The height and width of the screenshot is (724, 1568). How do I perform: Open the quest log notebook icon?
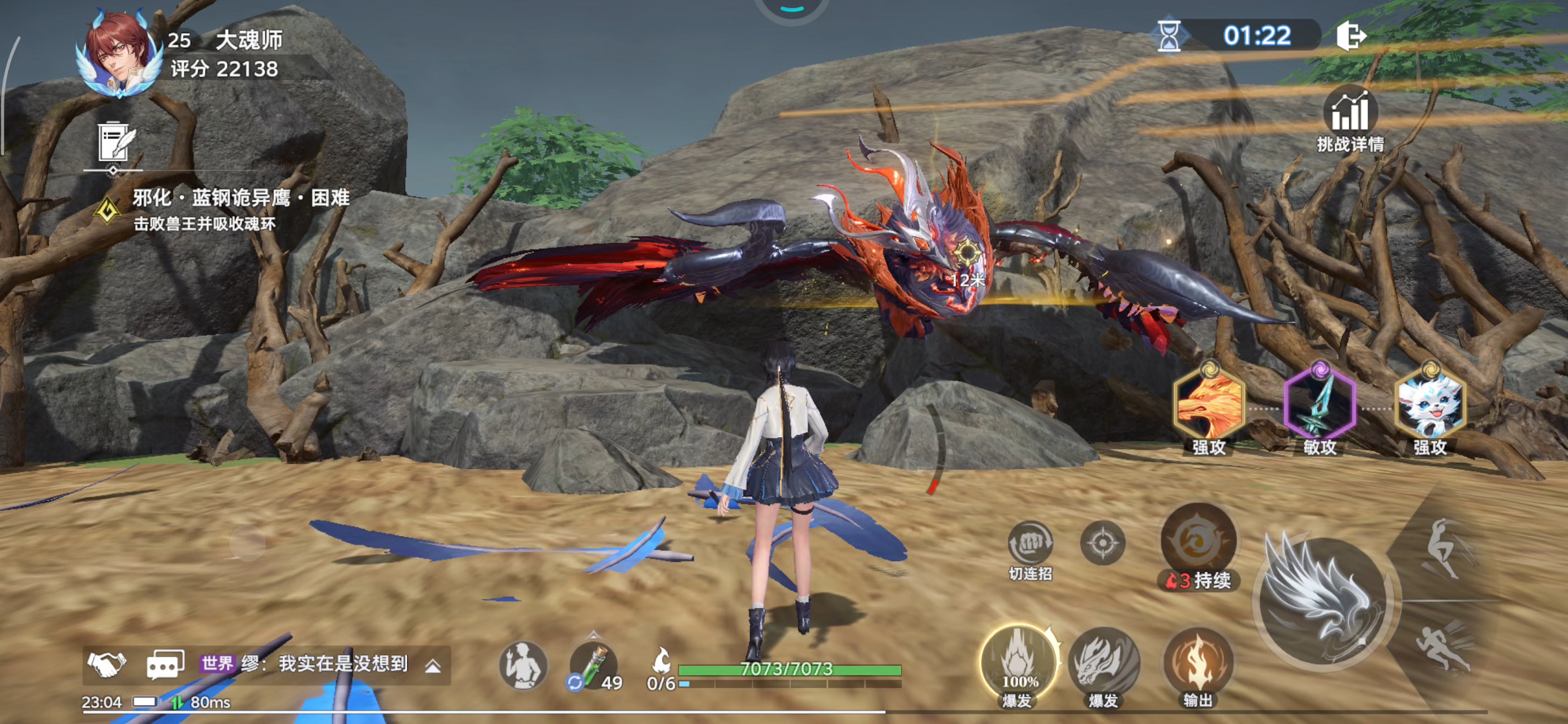(115, 143)
